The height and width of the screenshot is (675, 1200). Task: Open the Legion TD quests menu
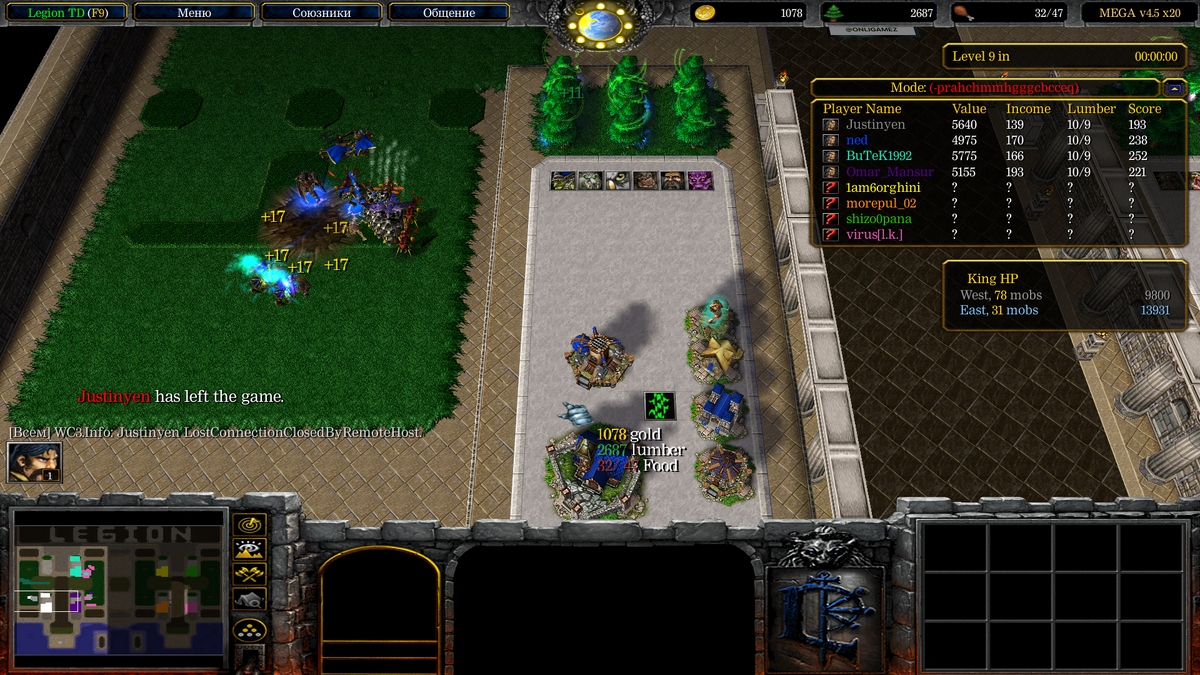(x=64, y=13)
